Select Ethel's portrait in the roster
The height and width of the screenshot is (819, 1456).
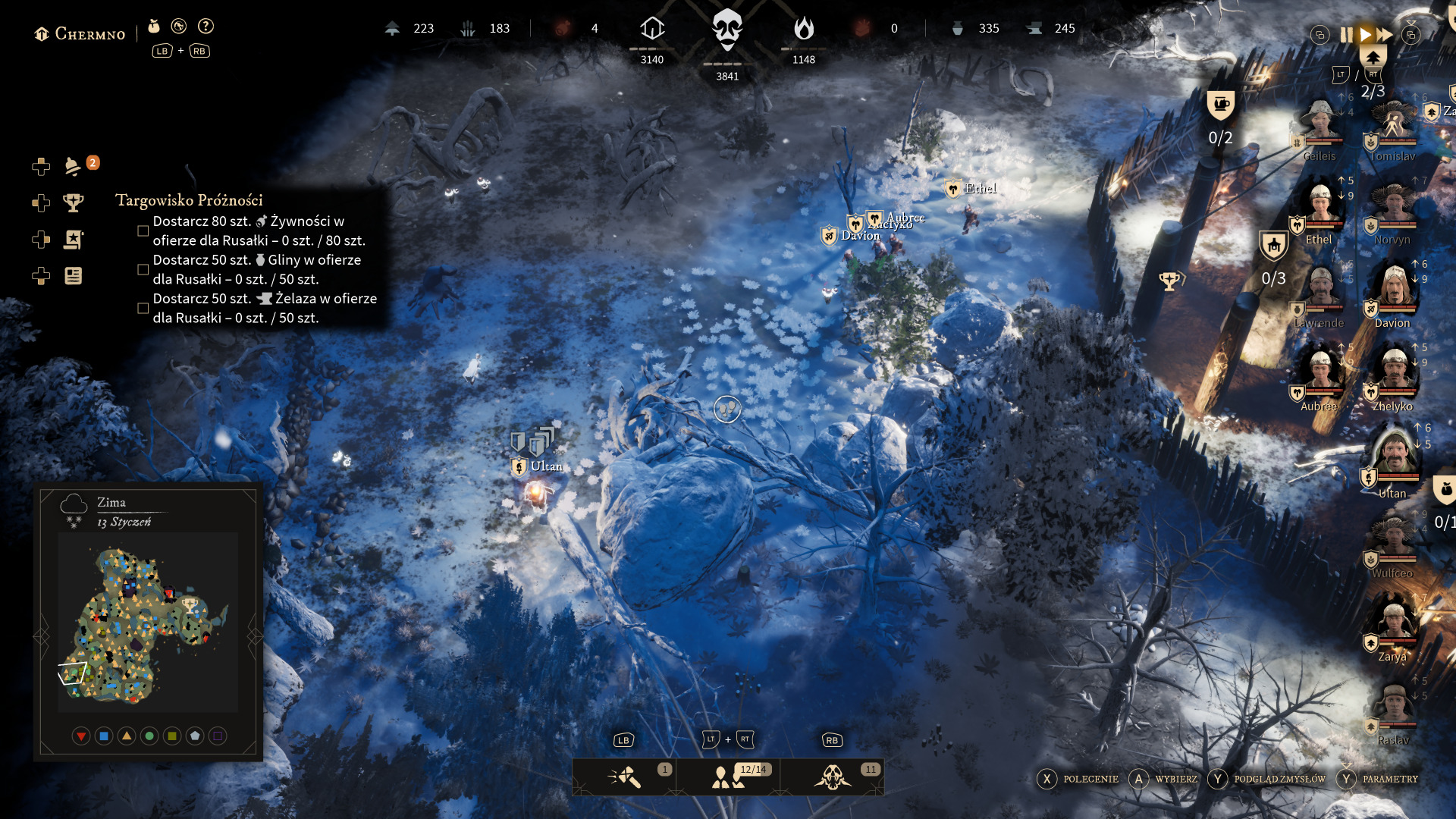pos(1320,209)
